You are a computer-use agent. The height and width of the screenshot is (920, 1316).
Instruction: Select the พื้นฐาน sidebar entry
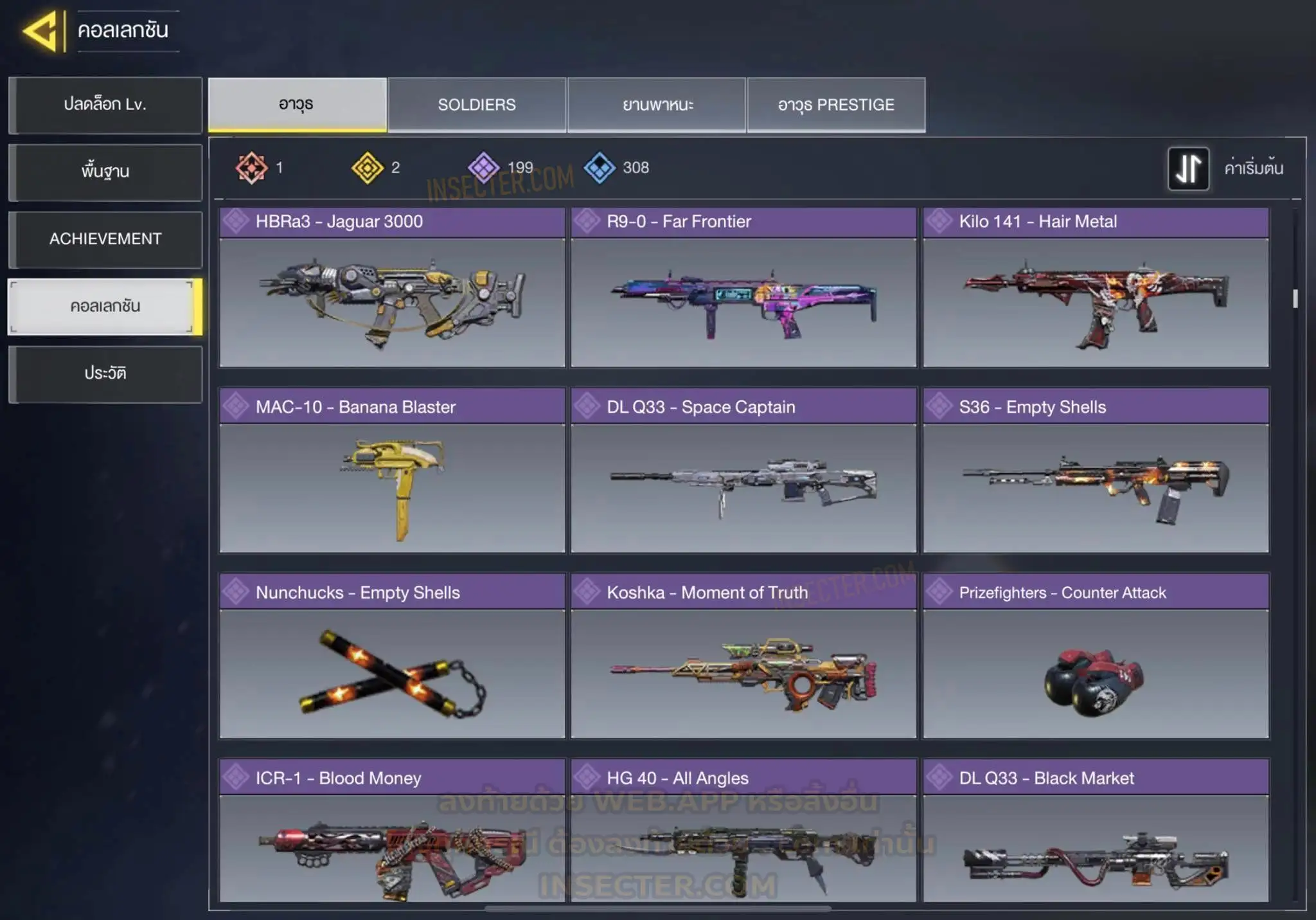(x=105, y=172)
